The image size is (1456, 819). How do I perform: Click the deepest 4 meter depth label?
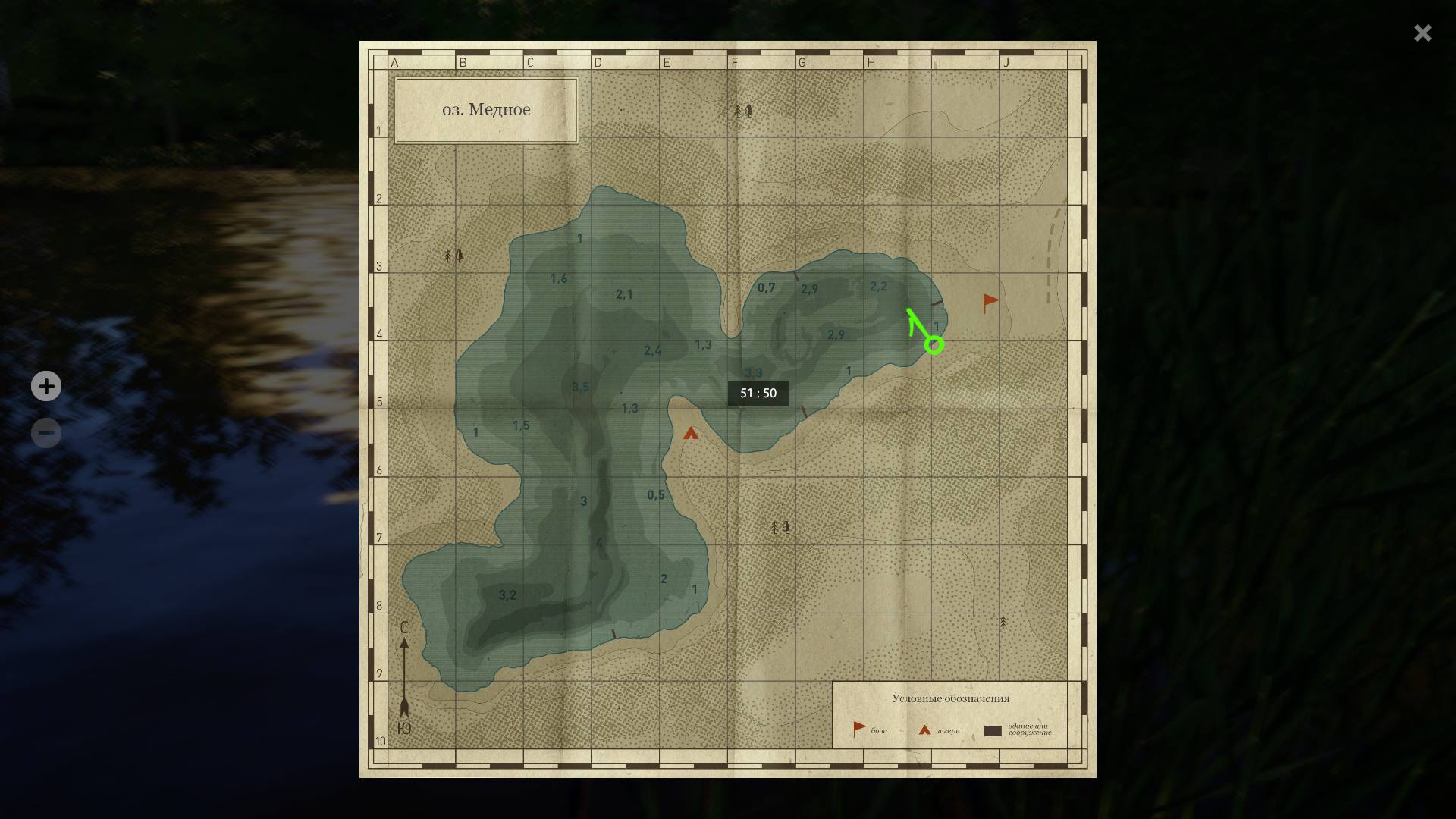(x=599, y=541)
